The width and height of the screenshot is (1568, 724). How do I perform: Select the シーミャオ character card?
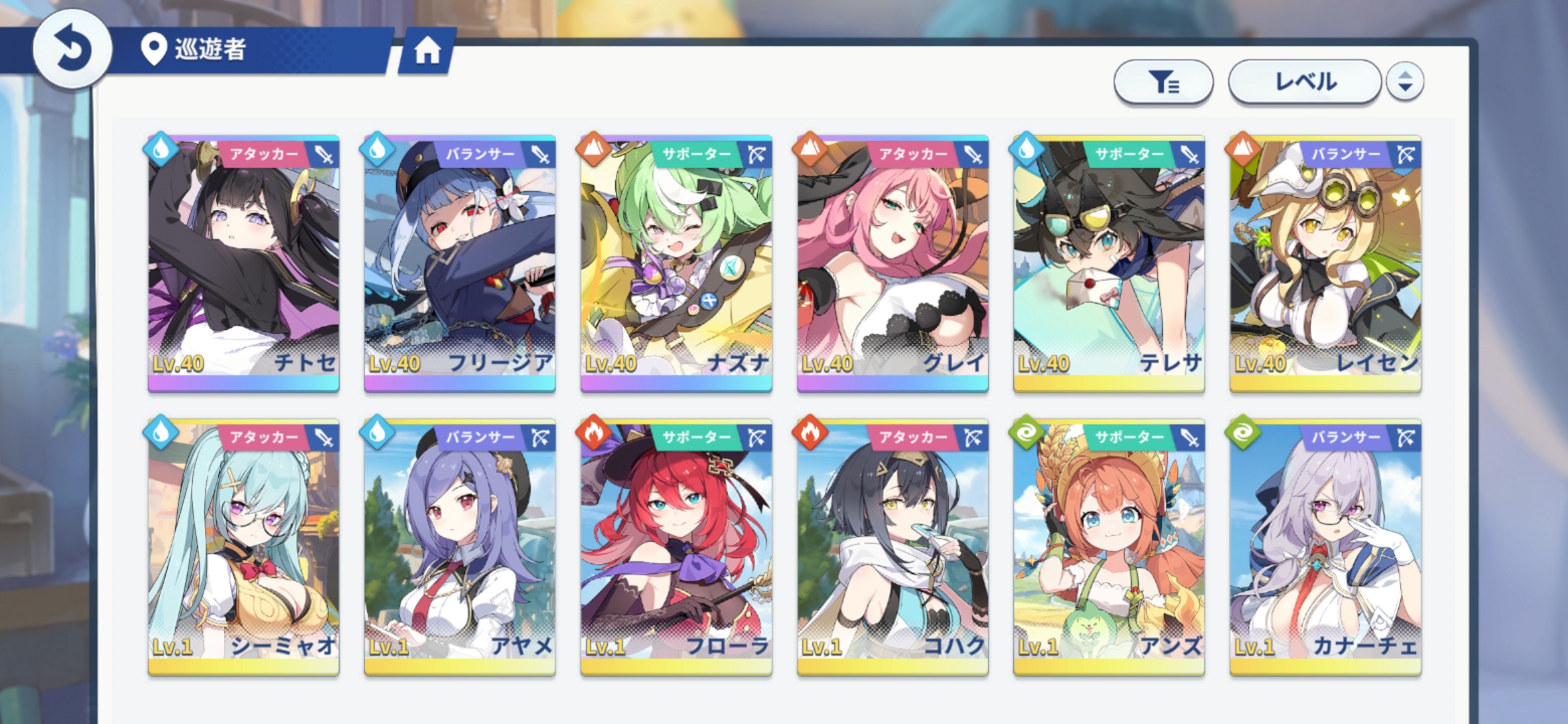(x=243, y=546)
